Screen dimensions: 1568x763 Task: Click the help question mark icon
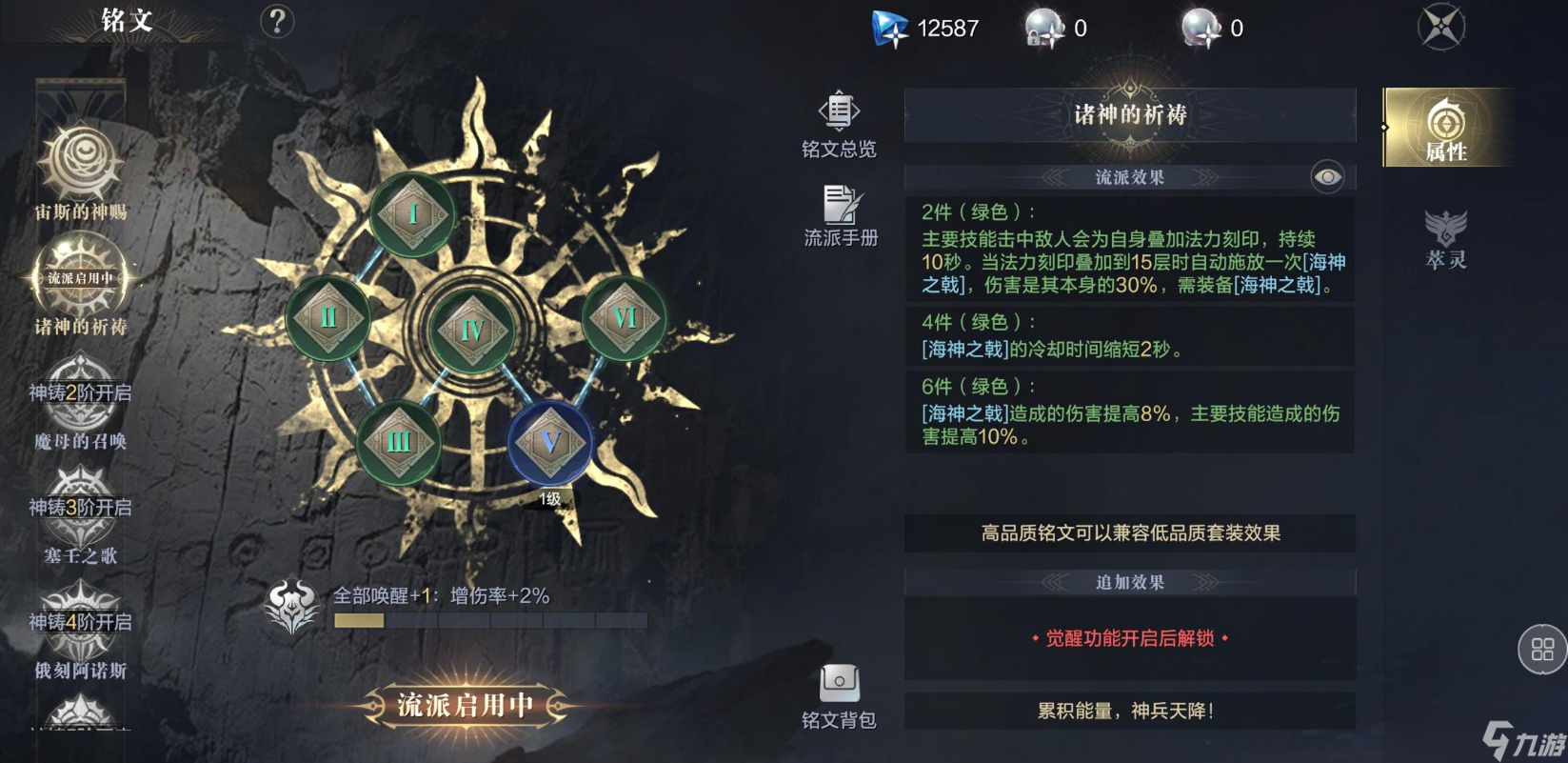coord(275,21)
